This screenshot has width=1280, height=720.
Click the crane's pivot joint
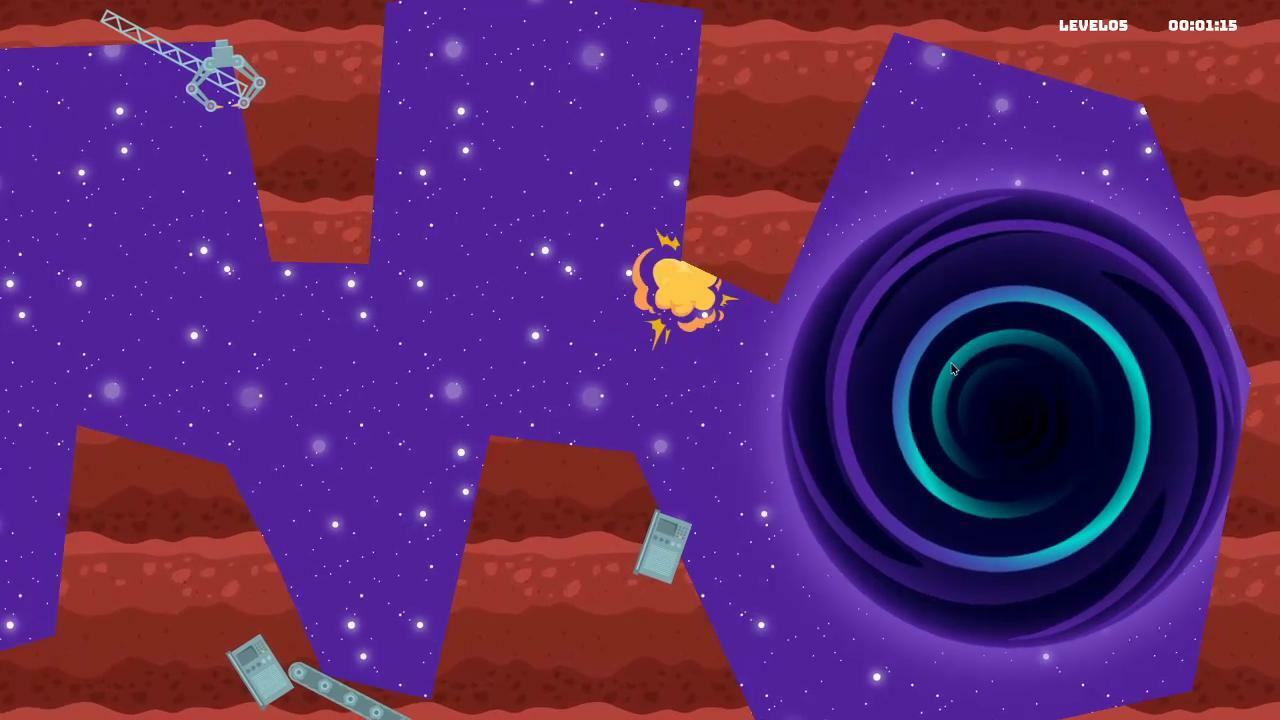click(x=209, y=64)
